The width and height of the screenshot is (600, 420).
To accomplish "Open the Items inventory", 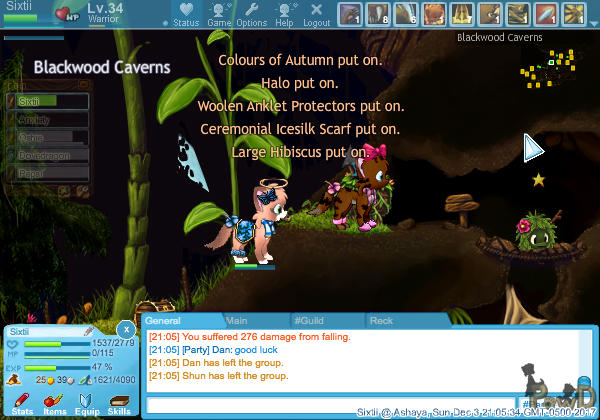I will [54, 403].
